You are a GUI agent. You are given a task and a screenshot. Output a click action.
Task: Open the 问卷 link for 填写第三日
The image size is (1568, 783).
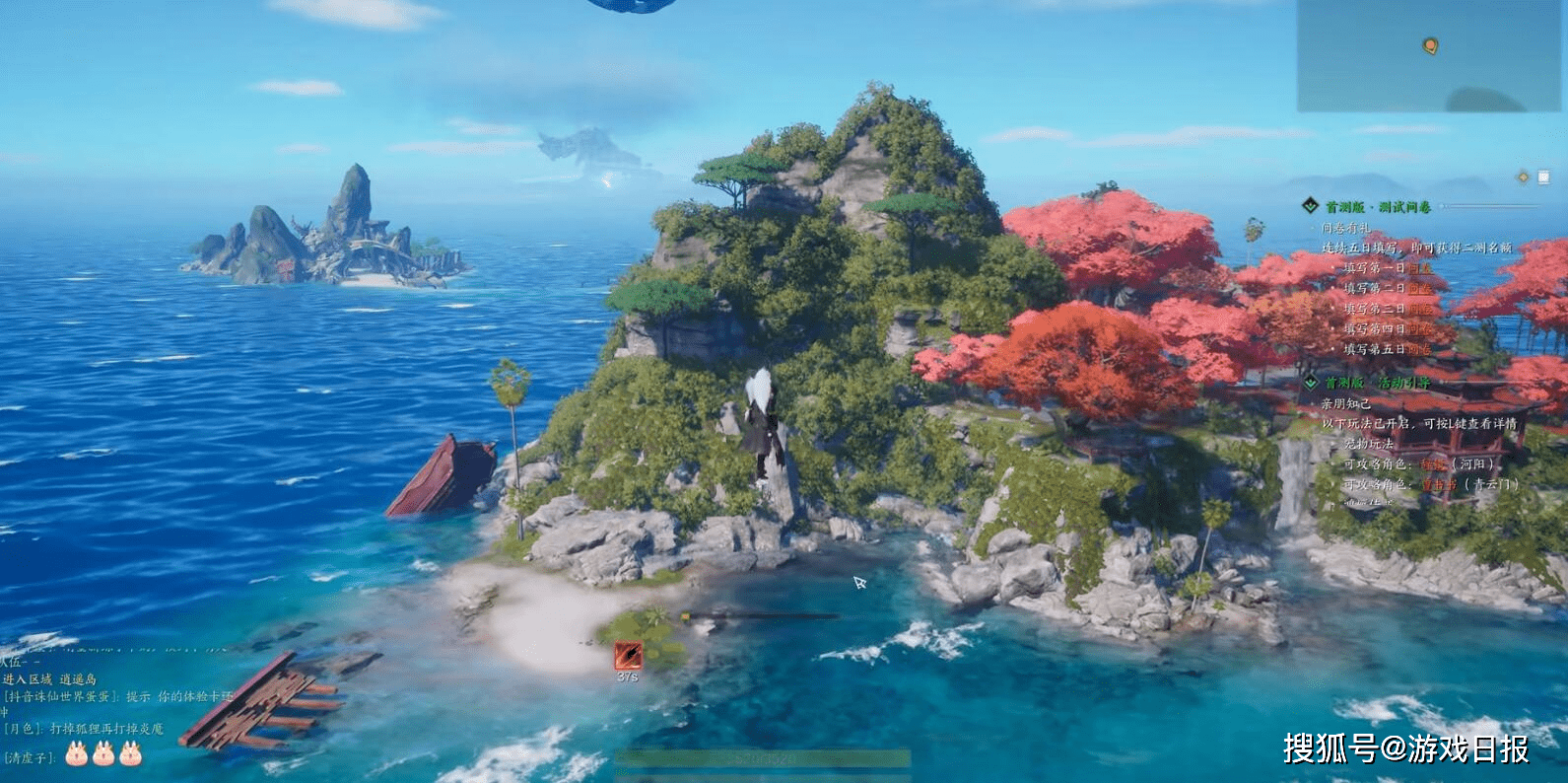coord(1419,309)
